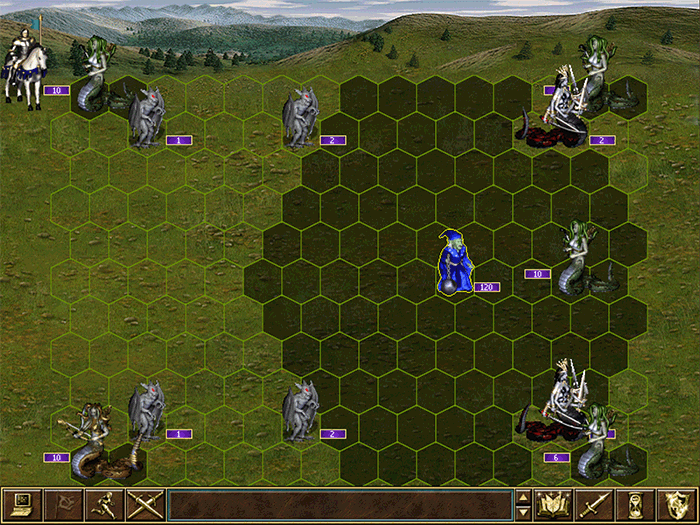The height and width of the screenshot is (525, 700).
Task: Open the combat options menu
Action: (x=21, y=504)
